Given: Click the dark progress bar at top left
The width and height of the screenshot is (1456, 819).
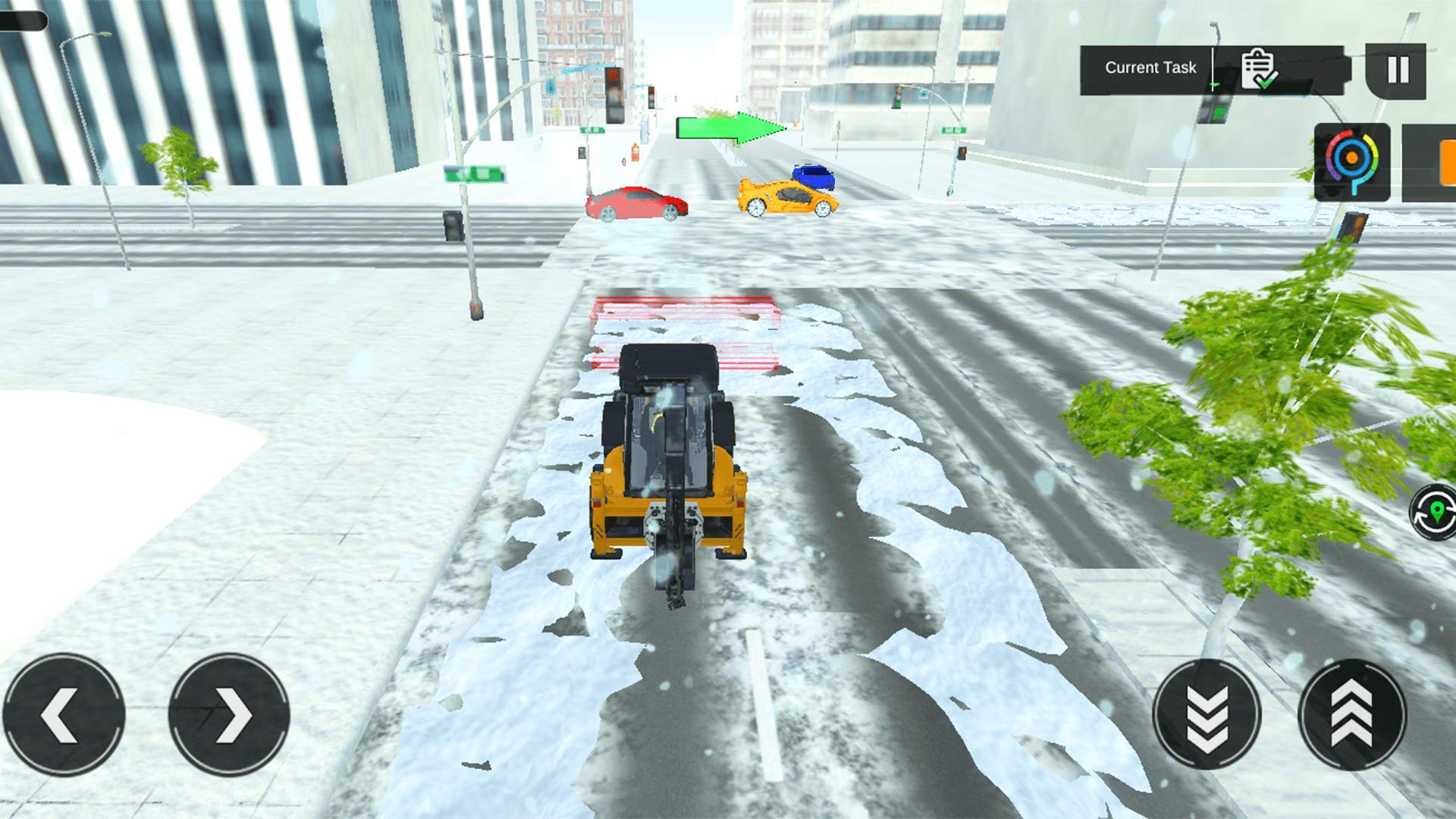Looking at the screenshot, I should click(x=23, y=19).
